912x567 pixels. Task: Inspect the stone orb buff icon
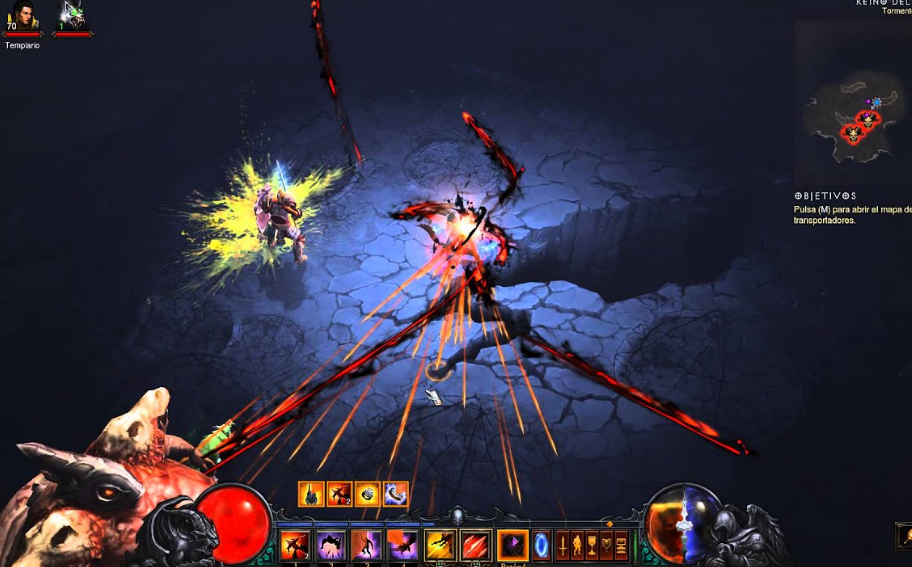pyautogui.click(x=367, y=493)
